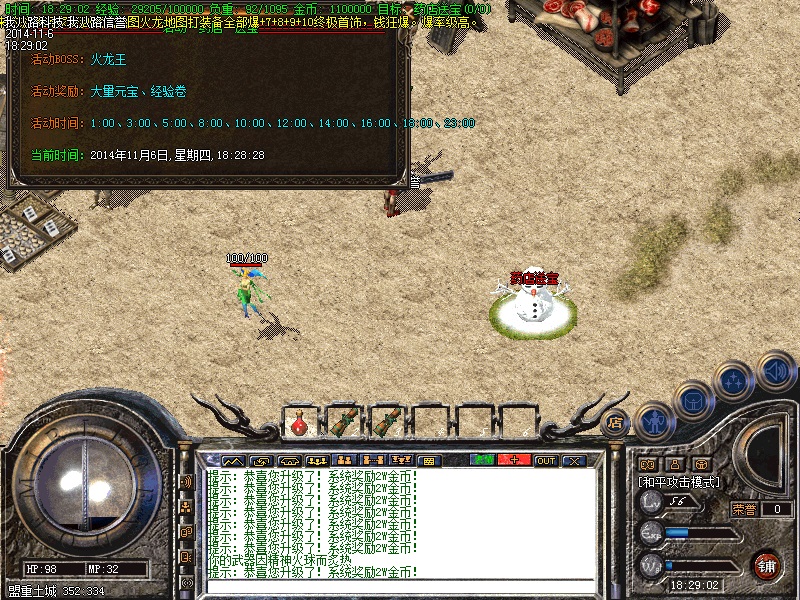Close the game with the X button
Screen dimensions: 800x600
[x=574, y=461]
